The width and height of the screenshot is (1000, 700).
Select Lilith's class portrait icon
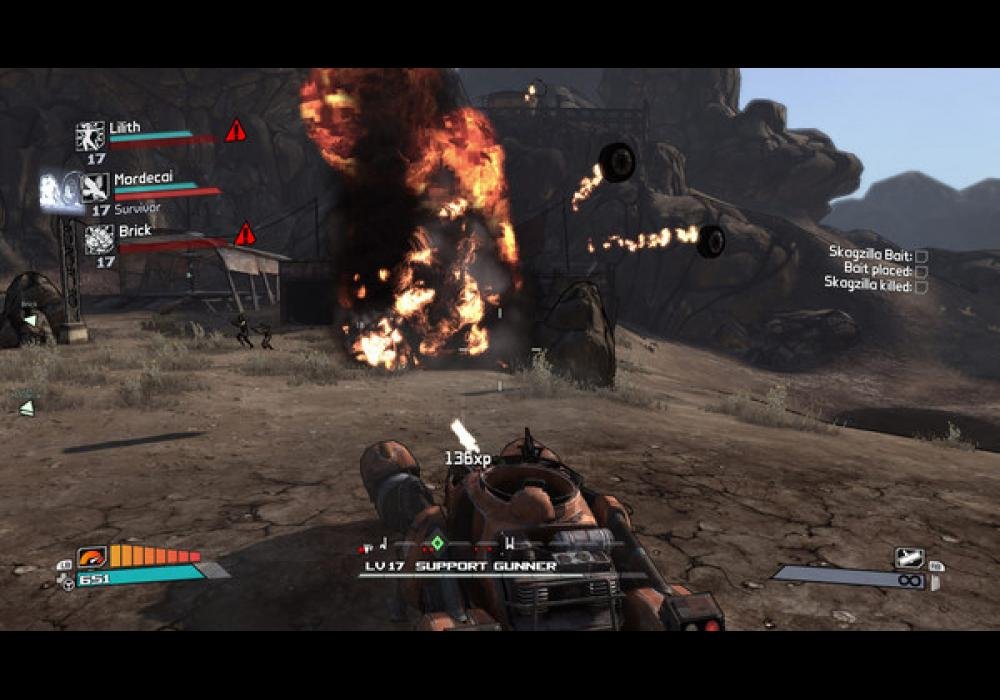tap(90, 136)
